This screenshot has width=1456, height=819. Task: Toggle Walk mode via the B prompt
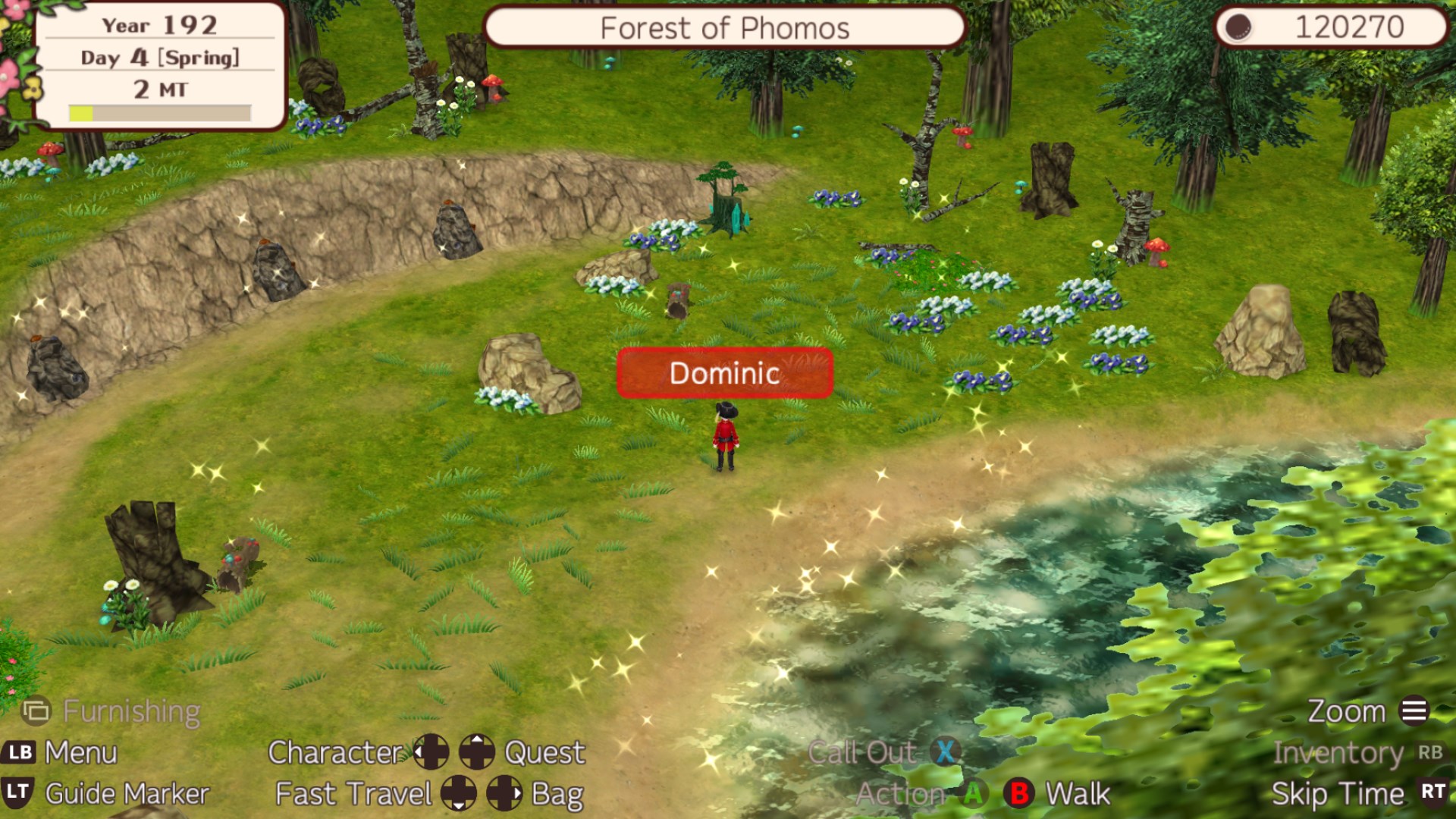click(x=1018, y=795)
